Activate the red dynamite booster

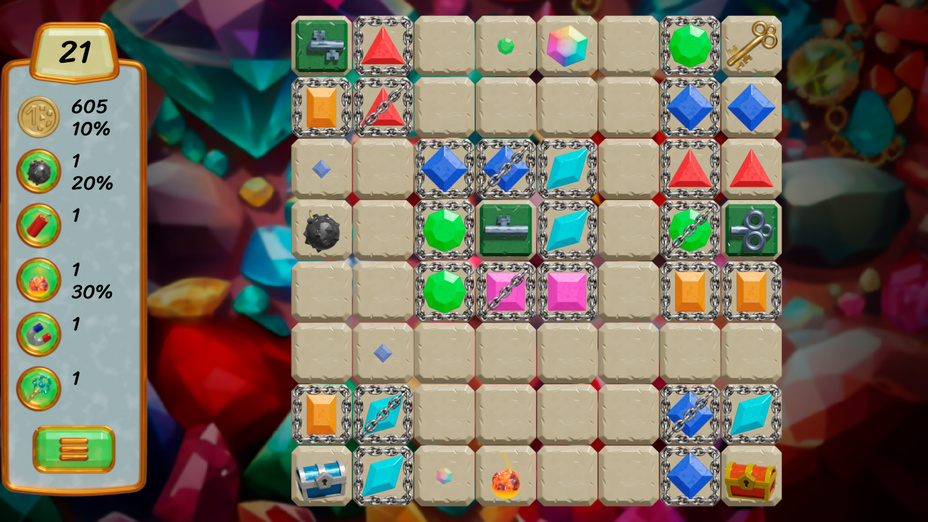(39, 225)
